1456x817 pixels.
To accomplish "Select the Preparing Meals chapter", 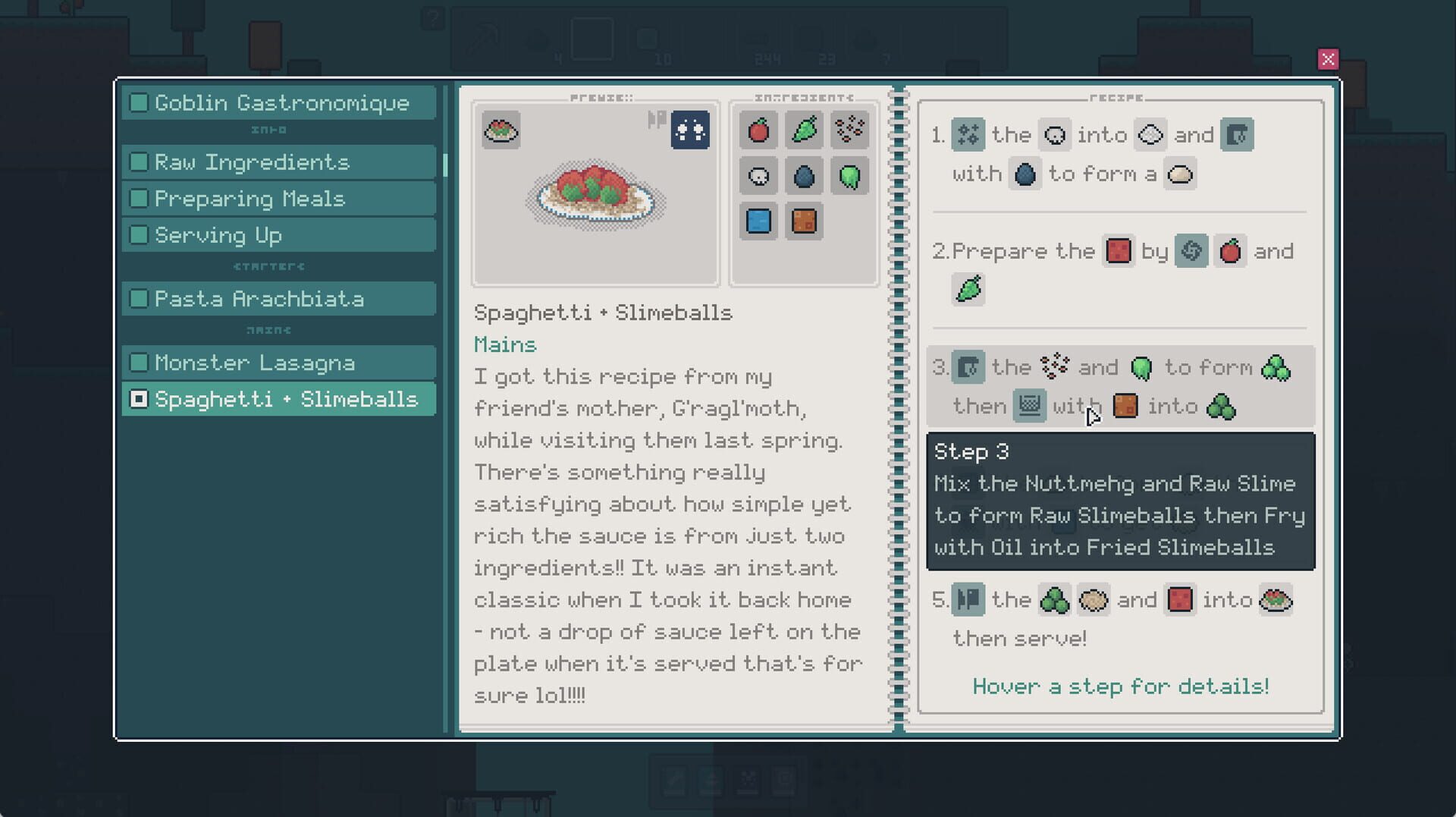I will [250, 198].
